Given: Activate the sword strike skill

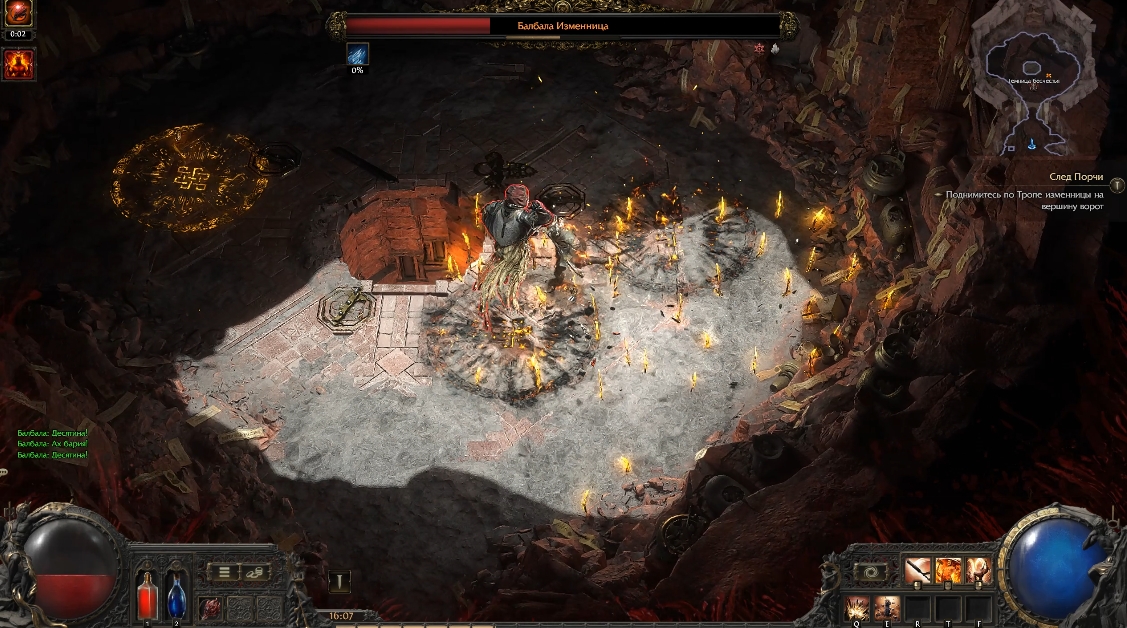Looking at the screenshot, I should (x=917, y=571).
